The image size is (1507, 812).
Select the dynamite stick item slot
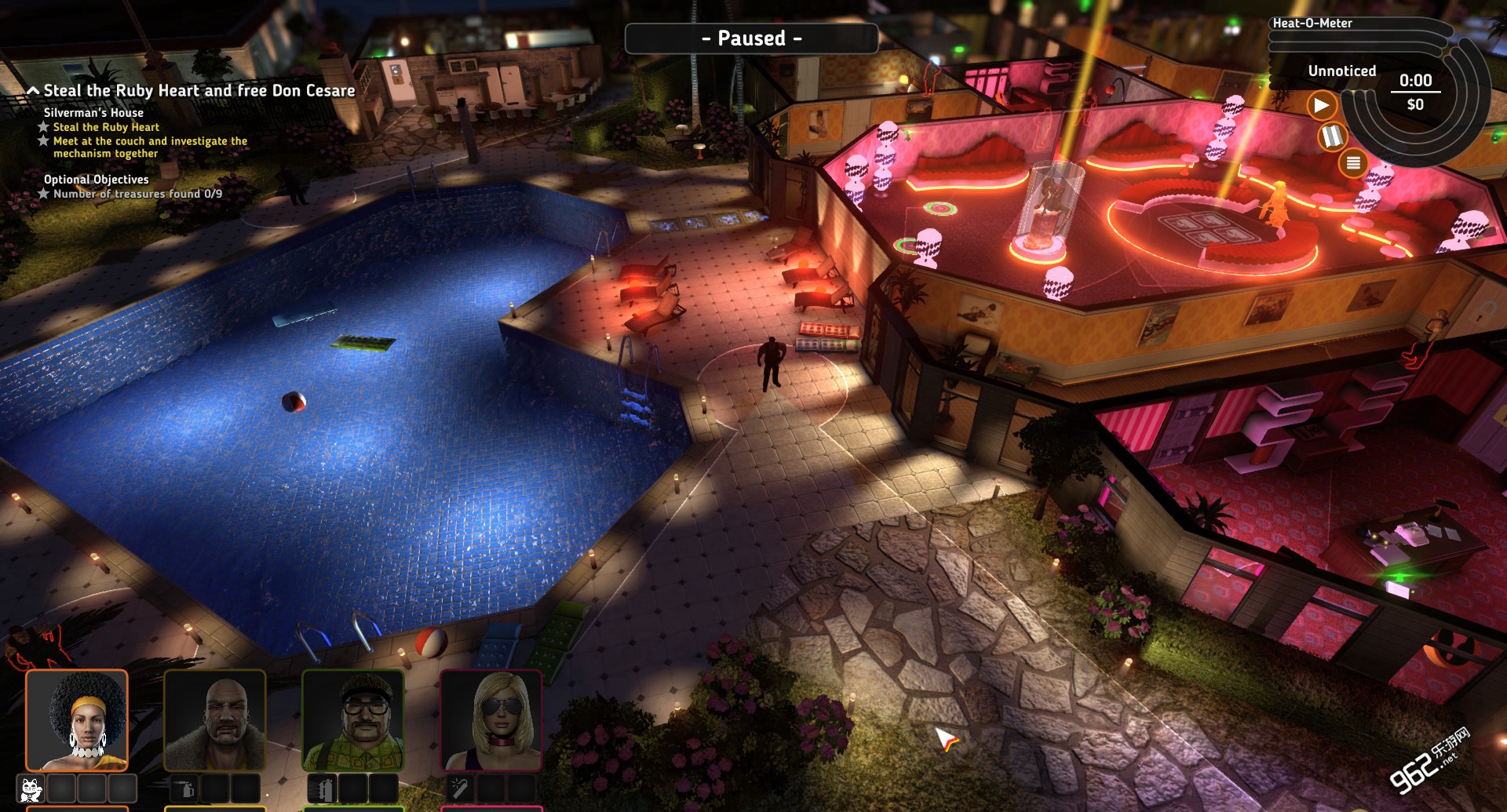coord(460,788)
